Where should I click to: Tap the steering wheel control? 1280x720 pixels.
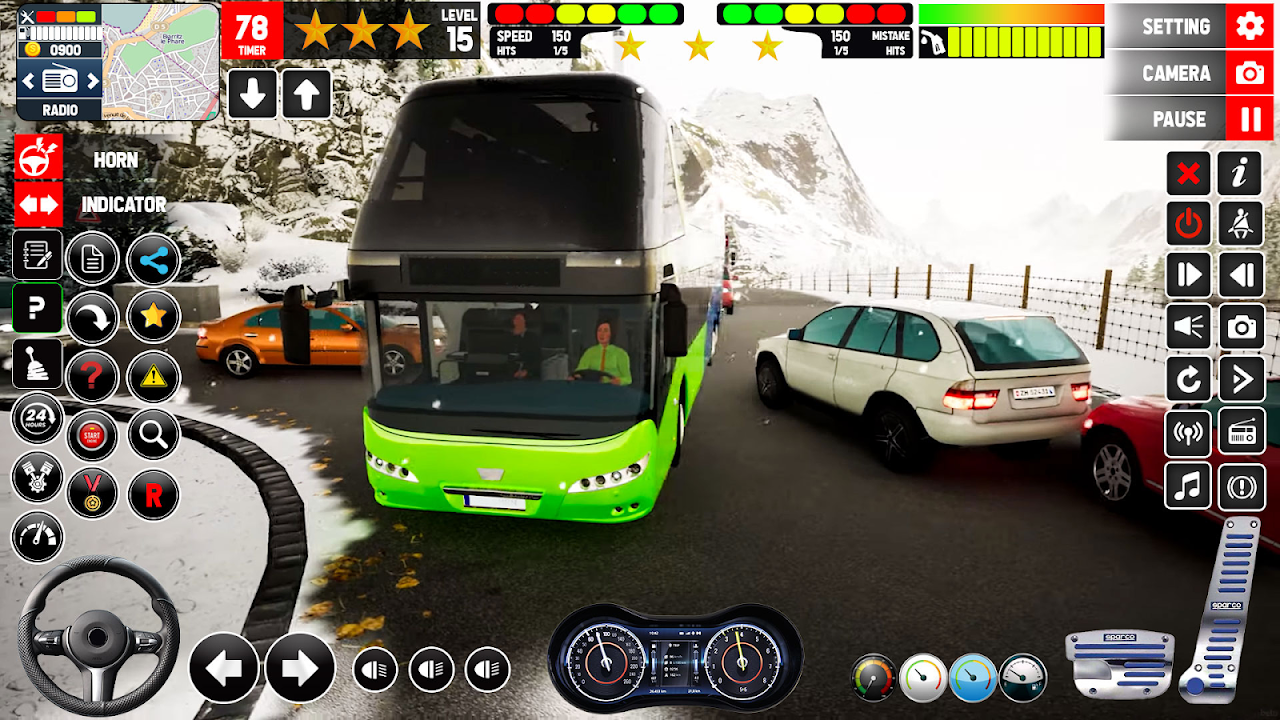[97, 635]
